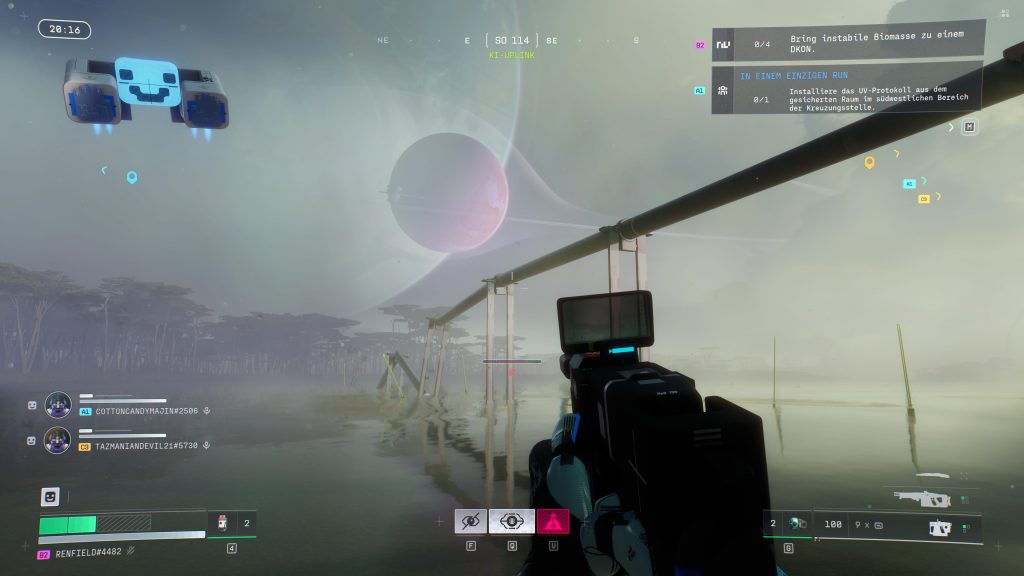Click teammate COTTONCANDYMAJIN's avatar
This screenshot has height=576, width=1024.
tap(58, 405)
